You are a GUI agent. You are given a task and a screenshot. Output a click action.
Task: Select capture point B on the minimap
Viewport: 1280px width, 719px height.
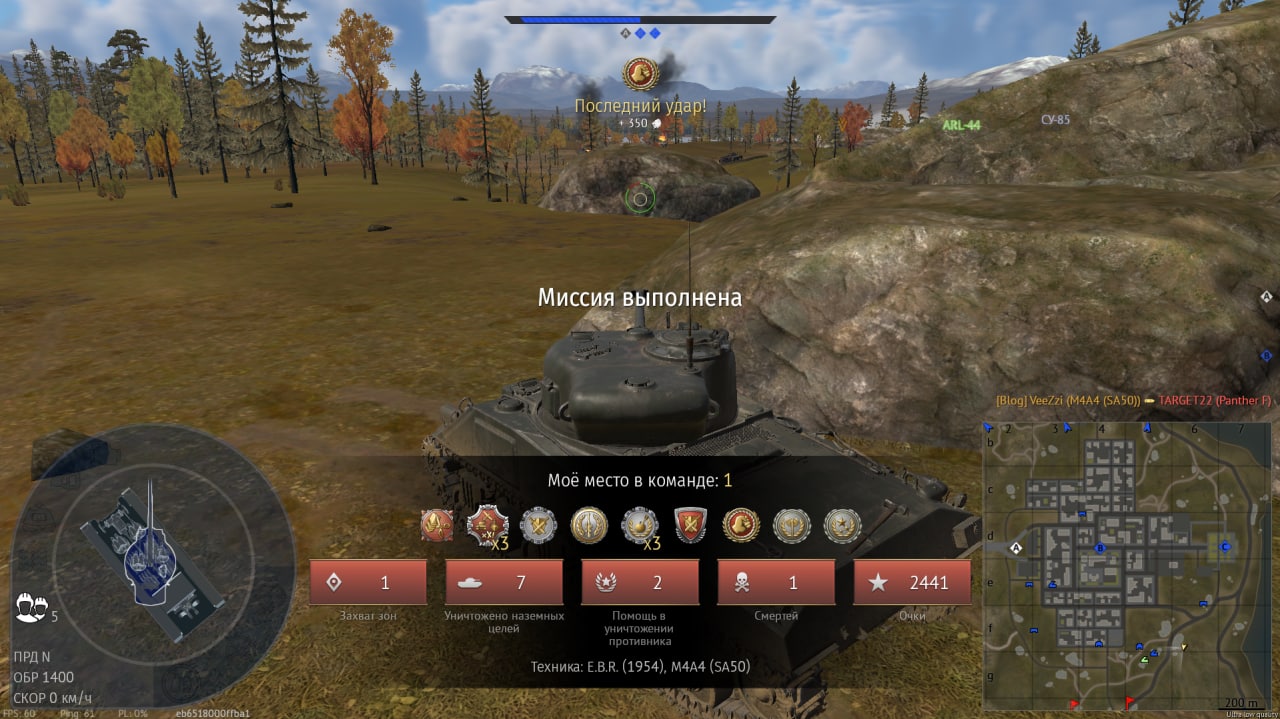coord(1100,548)
